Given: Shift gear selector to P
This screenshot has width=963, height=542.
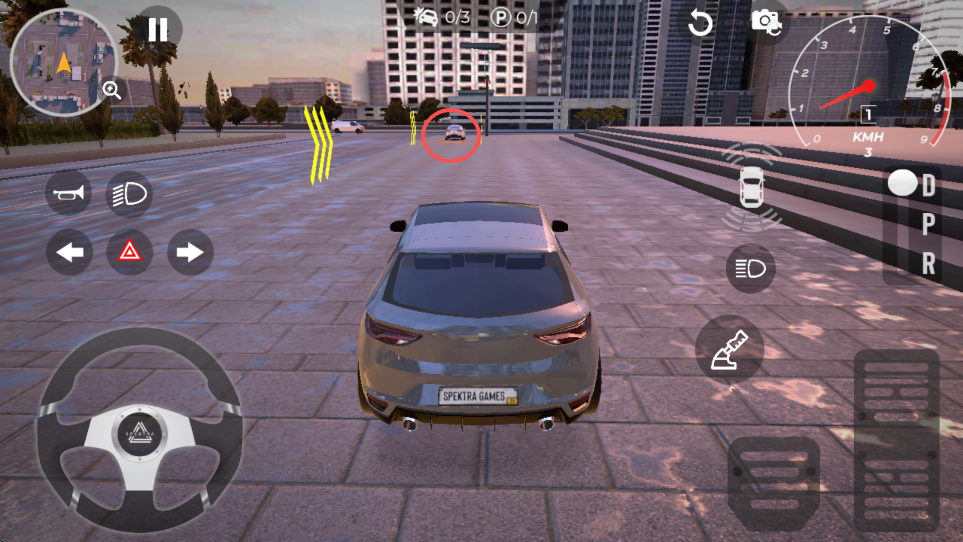Looking at the screenshot, I should pos(928,225).
